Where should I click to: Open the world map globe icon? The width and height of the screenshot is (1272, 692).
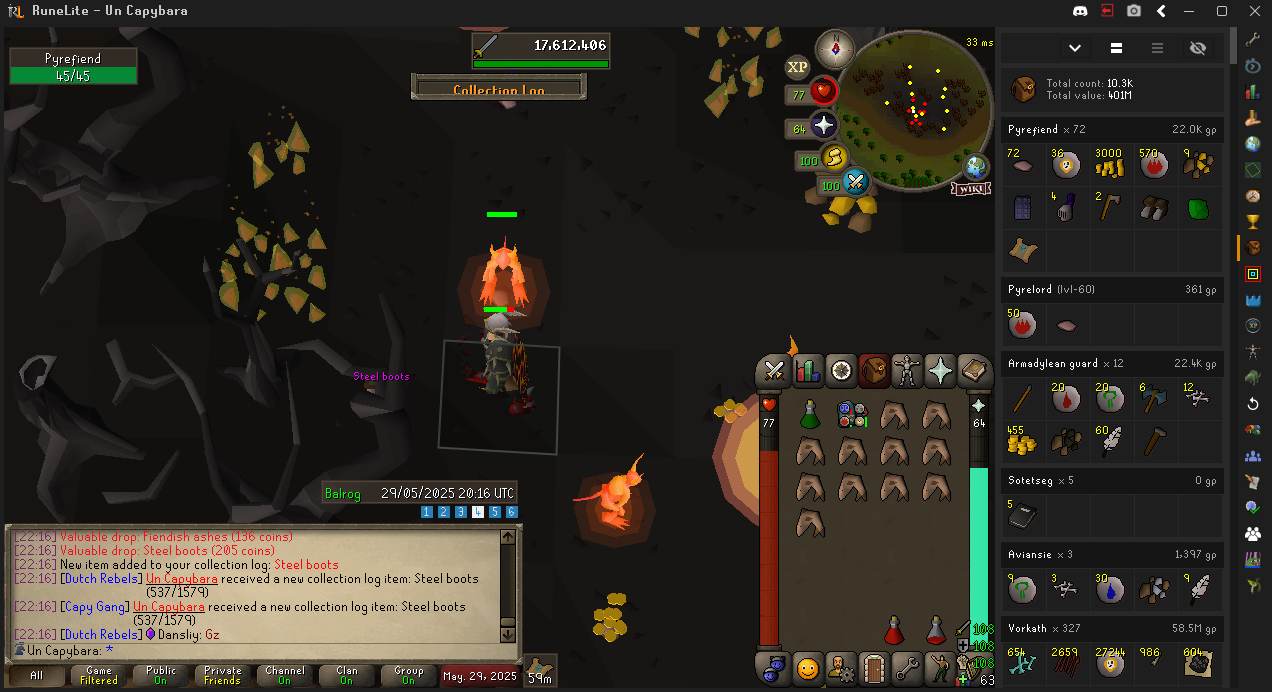[x=976, y=166]
